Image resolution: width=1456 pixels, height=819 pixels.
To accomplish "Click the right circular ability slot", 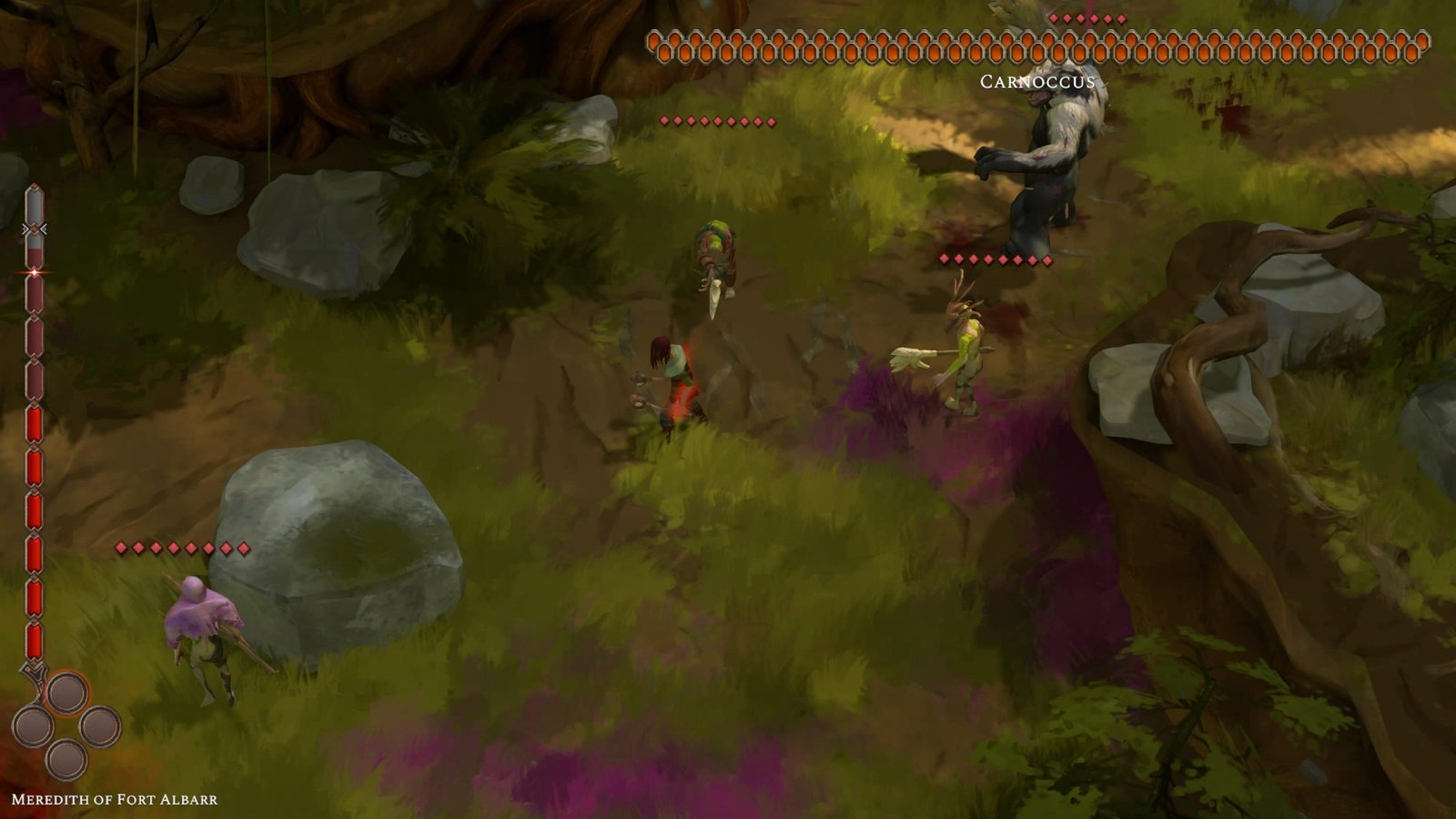I will coord(99,726).
